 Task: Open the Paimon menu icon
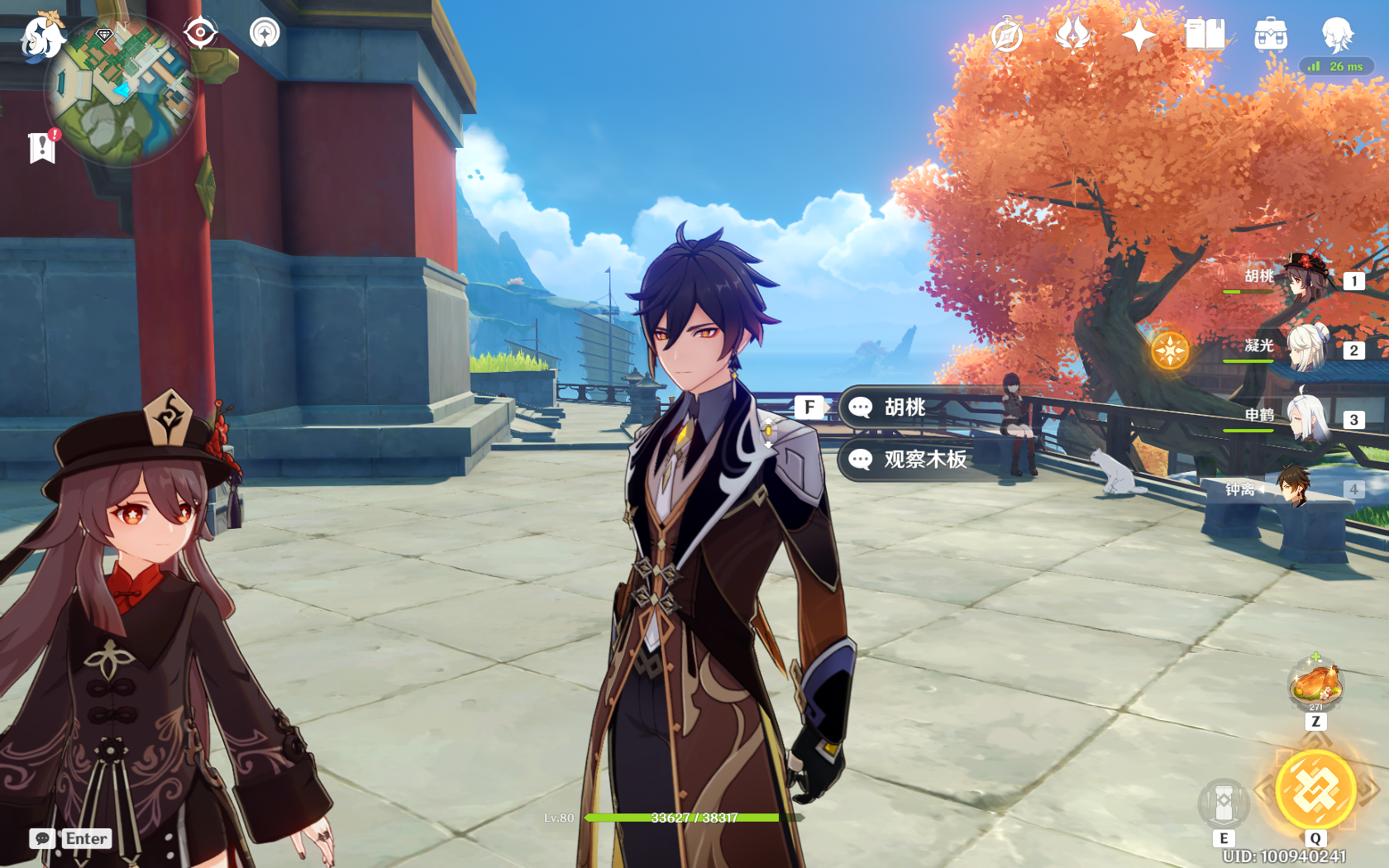(x=41, y=37)
